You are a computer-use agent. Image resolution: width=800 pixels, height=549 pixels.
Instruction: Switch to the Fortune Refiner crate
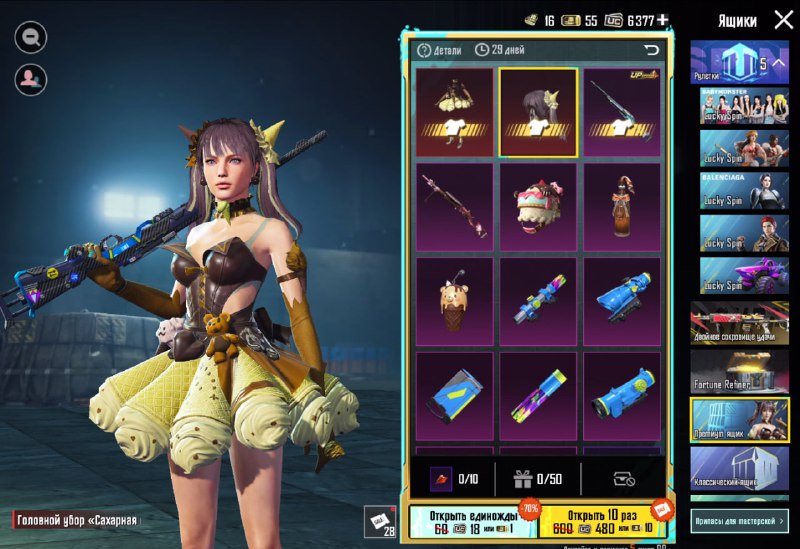coord(739,370)
